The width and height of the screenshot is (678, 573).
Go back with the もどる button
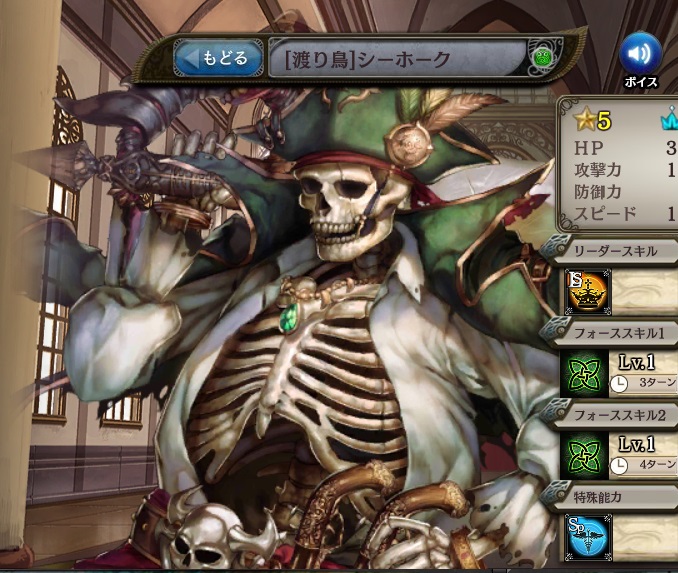[x=214, y=59]
